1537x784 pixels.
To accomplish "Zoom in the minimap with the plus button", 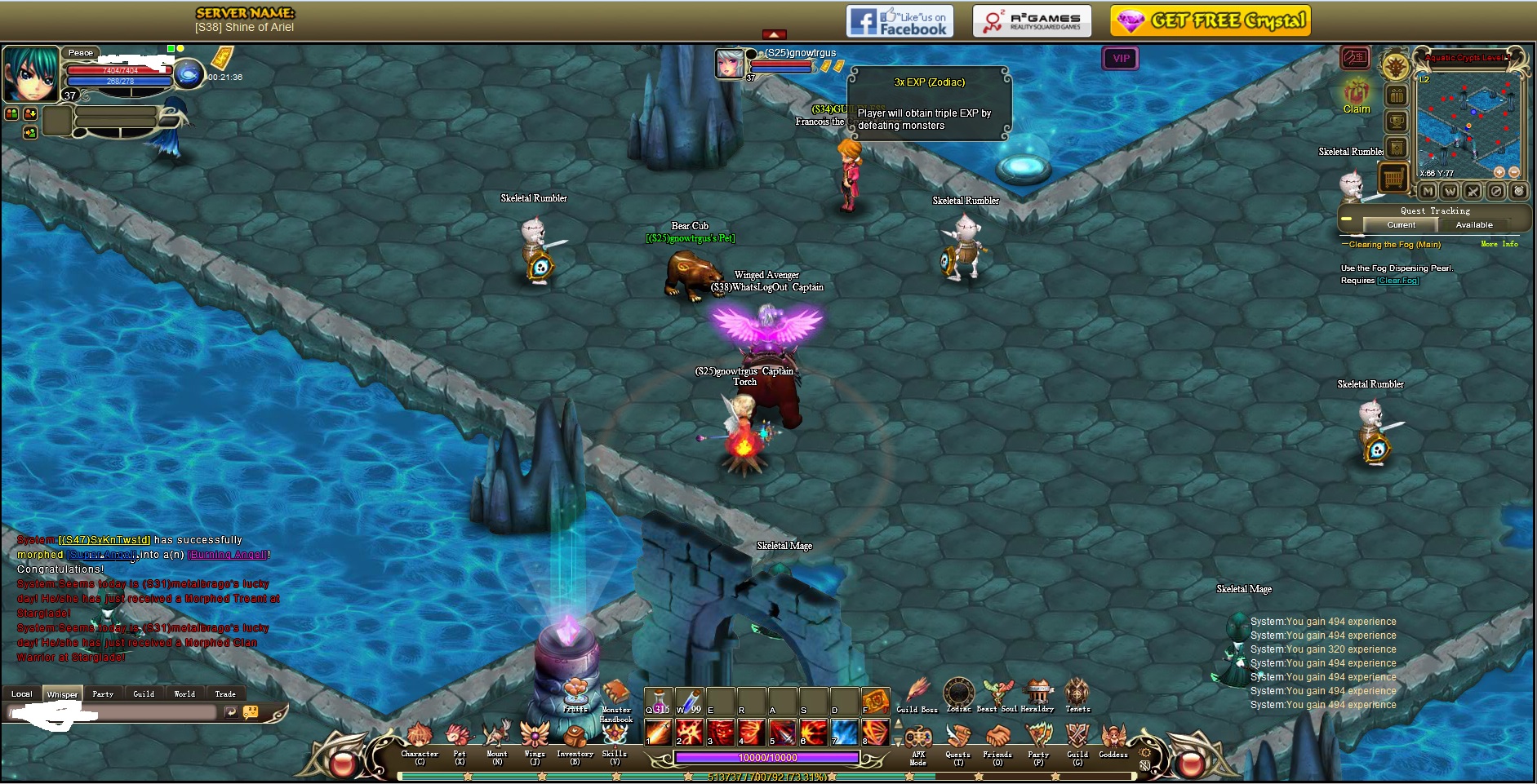I will (x=1499, y=172).
